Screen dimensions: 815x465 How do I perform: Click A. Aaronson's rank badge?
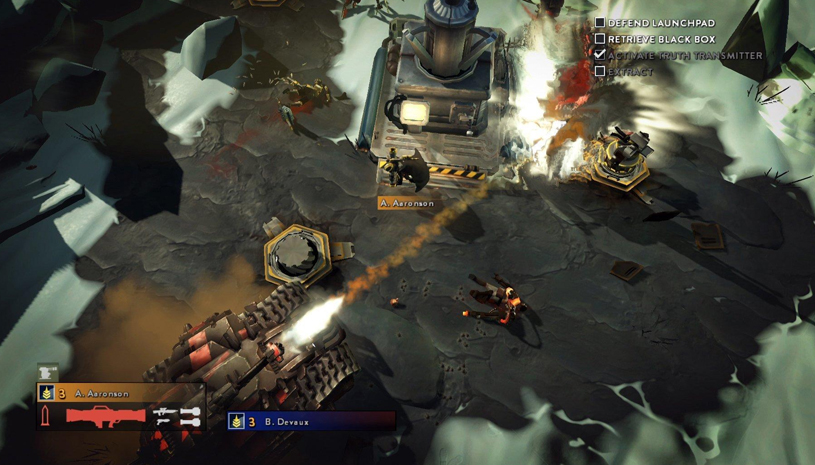[x=46, y=394]
